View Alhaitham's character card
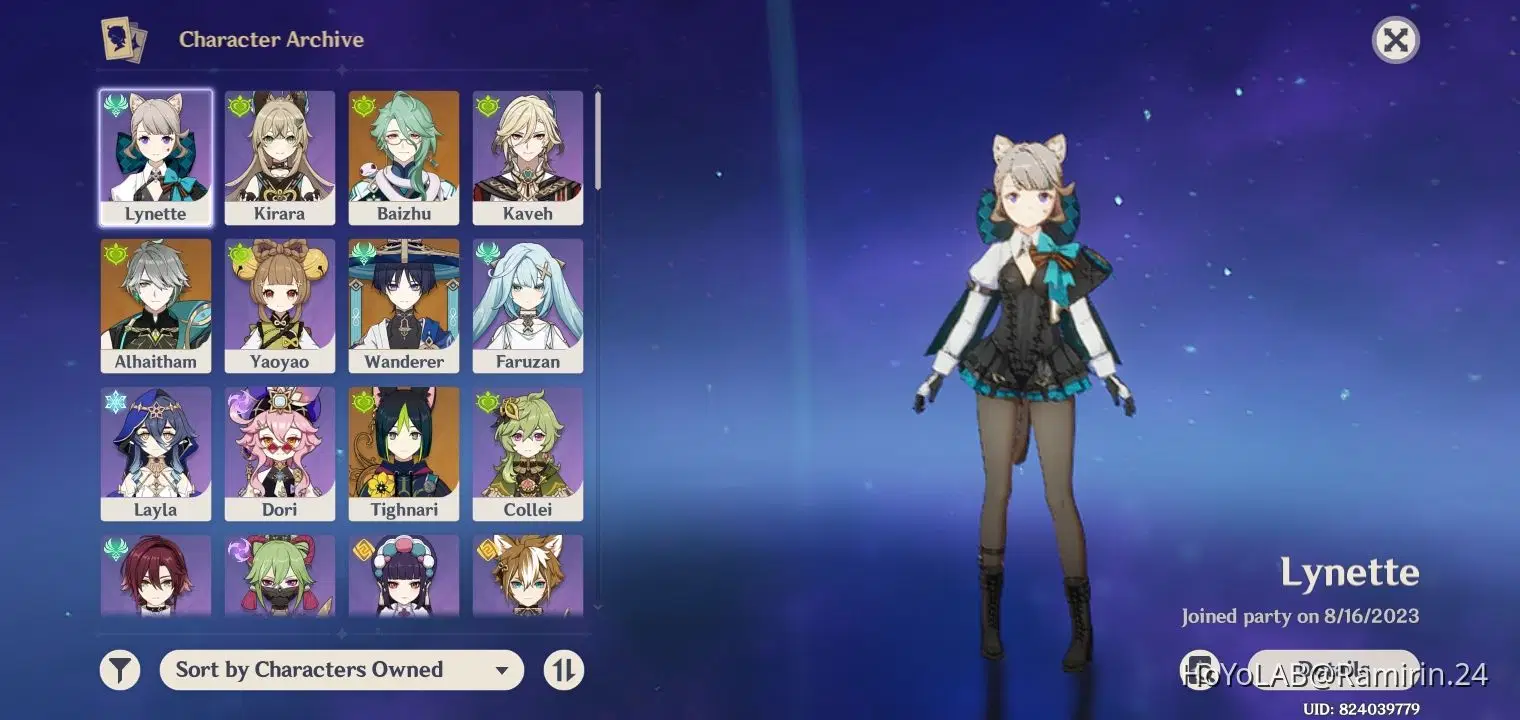The height and width of the screenshot is (720, 1520). click(156, 303)
